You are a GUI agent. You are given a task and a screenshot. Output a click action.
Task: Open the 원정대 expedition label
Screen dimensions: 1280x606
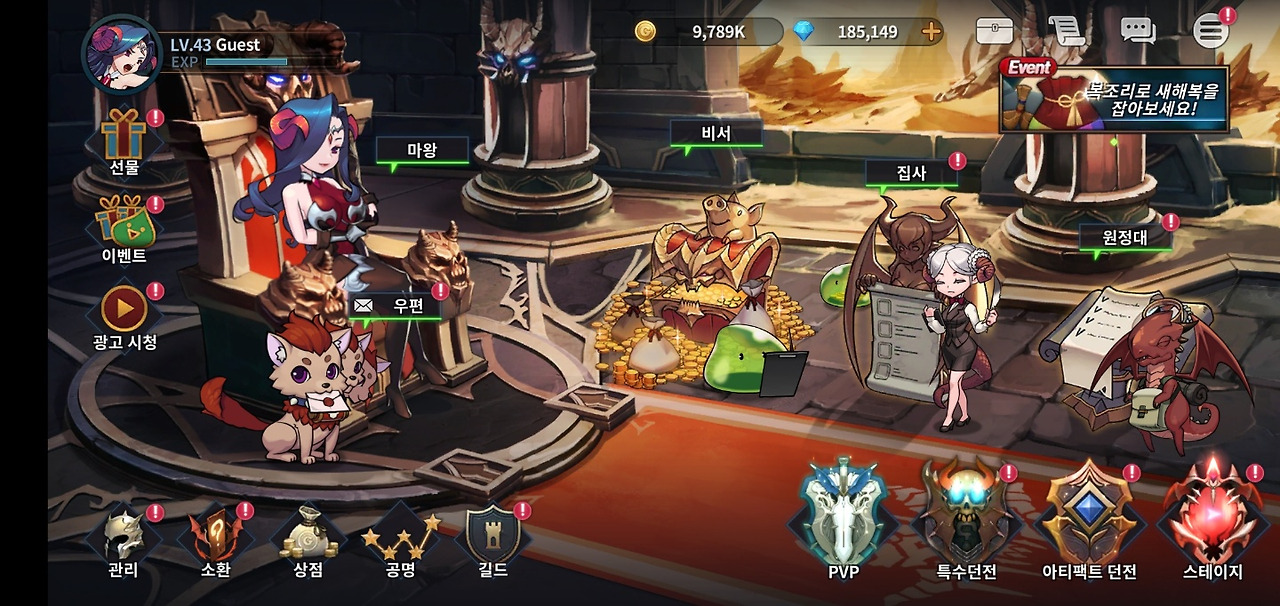click(x=1124, y=237)
